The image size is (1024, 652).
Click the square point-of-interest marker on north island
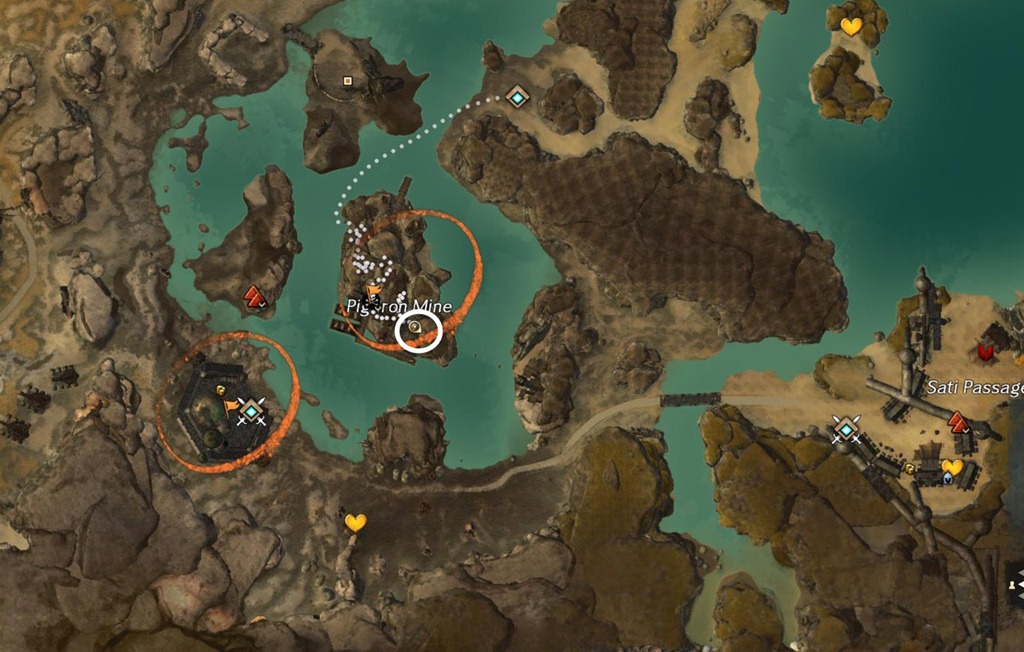[x=348, y=81]
